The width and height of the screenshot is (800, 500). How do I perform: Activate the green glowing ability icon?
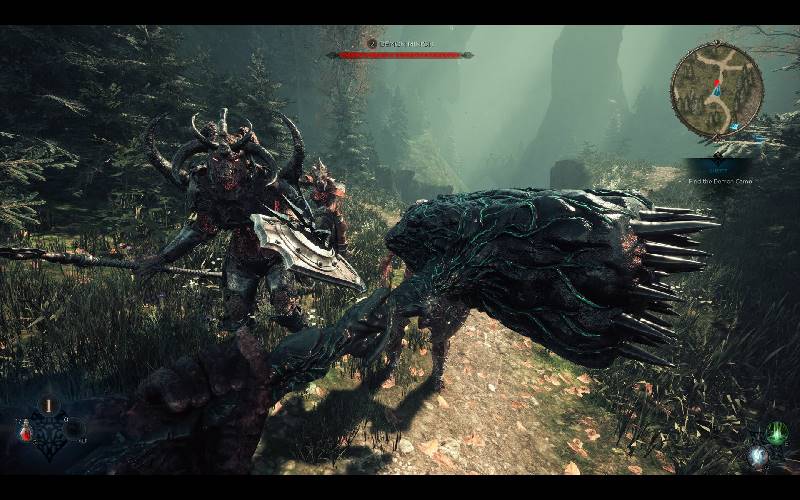point(777,433)
